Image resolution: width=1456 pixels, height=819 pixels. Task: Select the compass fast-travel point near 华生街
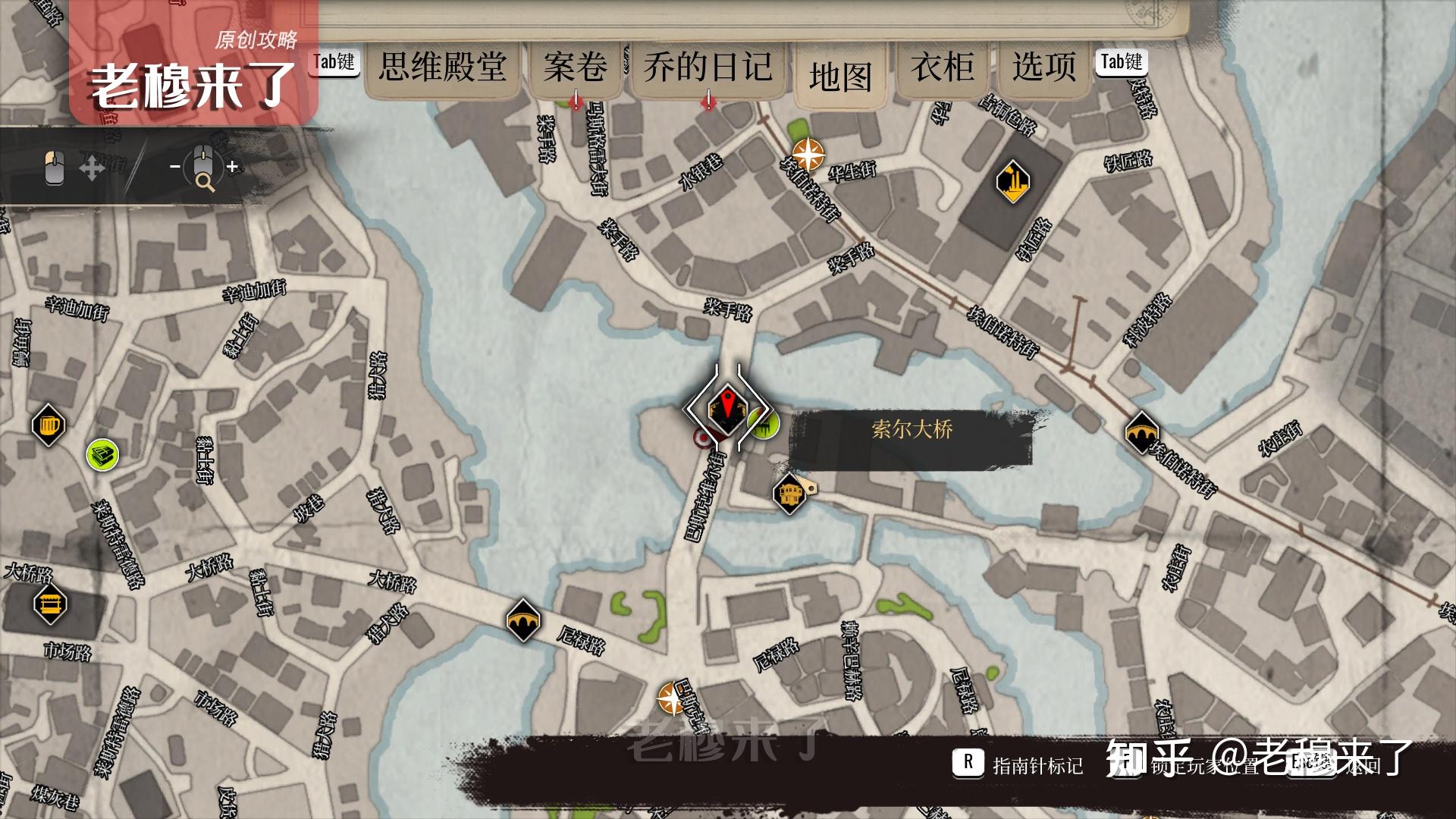point(808,155)
